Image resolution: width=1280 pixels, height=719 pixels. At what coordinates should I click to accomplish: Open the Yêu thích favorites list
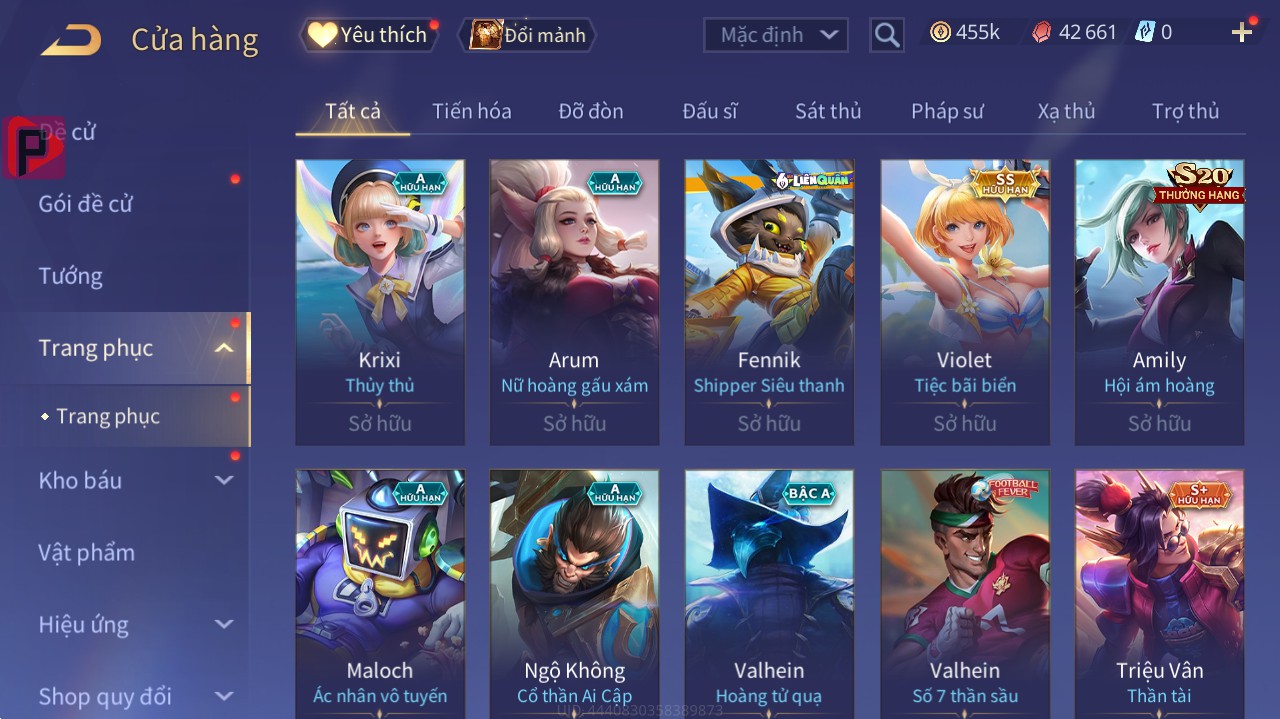point(369,35)
